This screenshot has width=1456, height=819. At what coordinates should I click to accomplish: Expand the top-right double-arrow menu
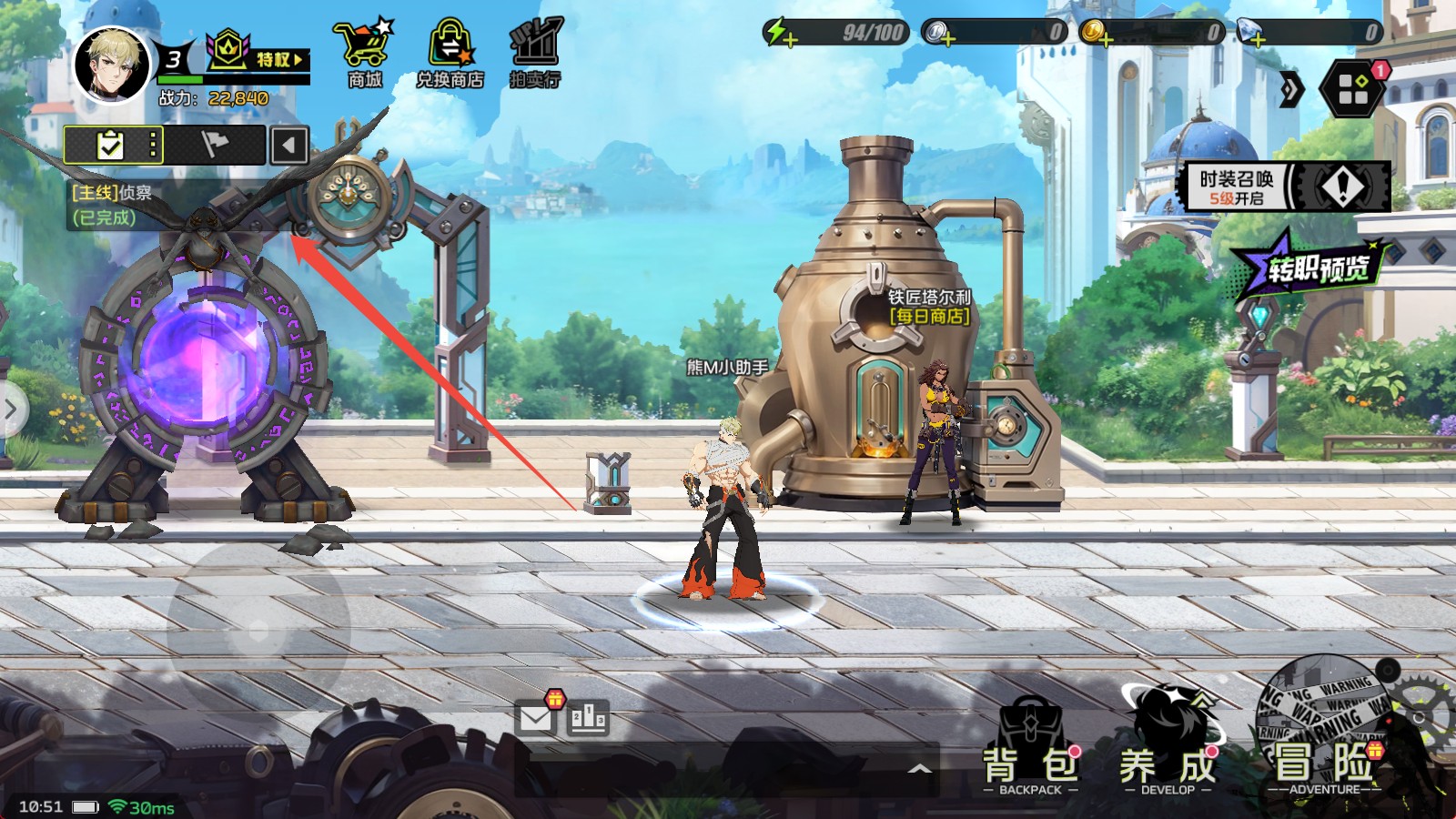(x=1291, y=89)
